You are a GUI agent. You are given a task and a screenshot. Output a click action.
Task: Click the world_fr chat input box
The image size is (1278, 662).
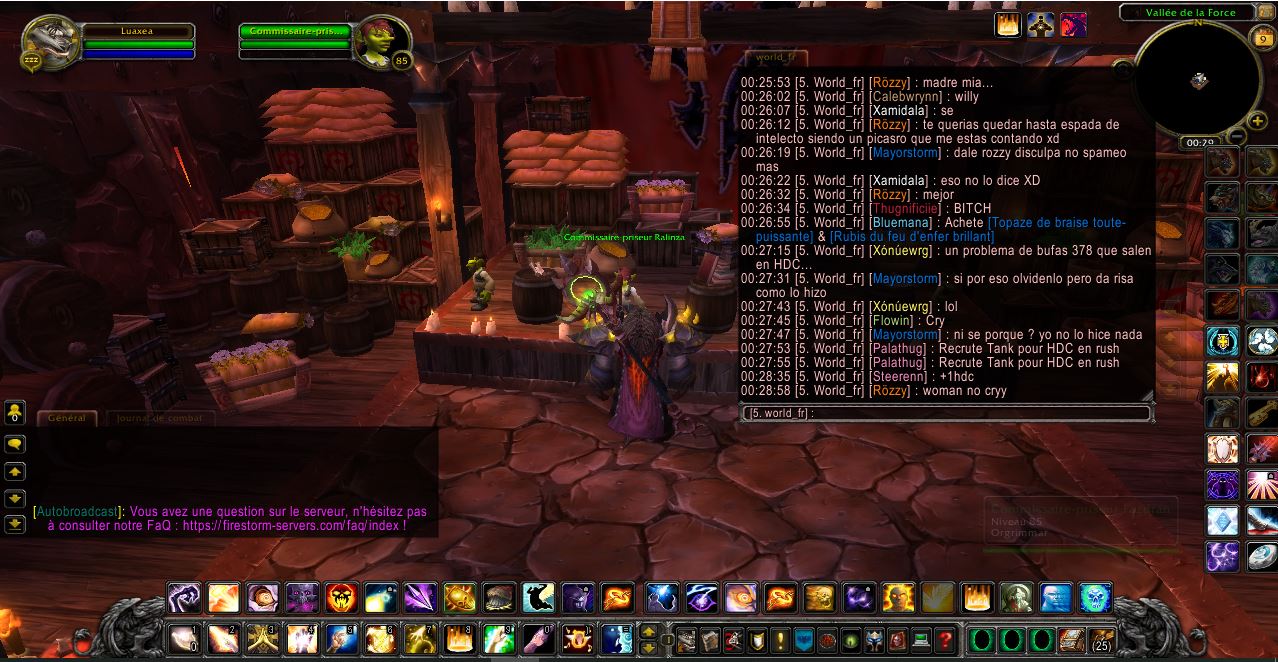(945, 413)
